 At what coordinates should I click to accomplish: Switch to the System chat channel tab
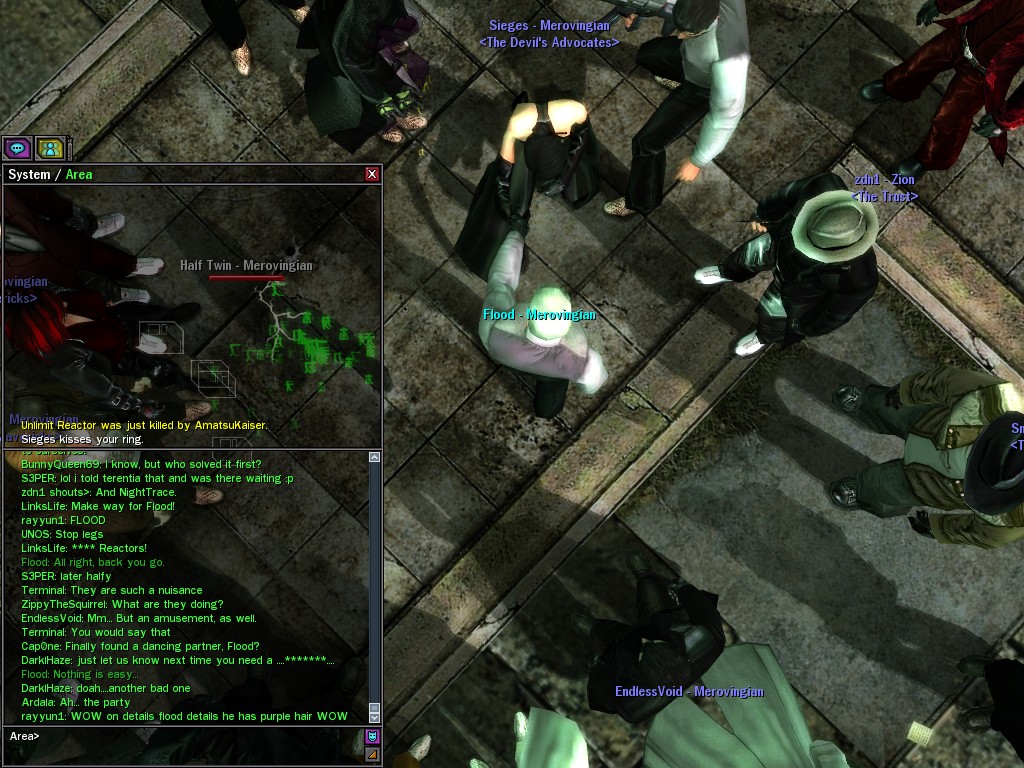click(x=28, y=175)
